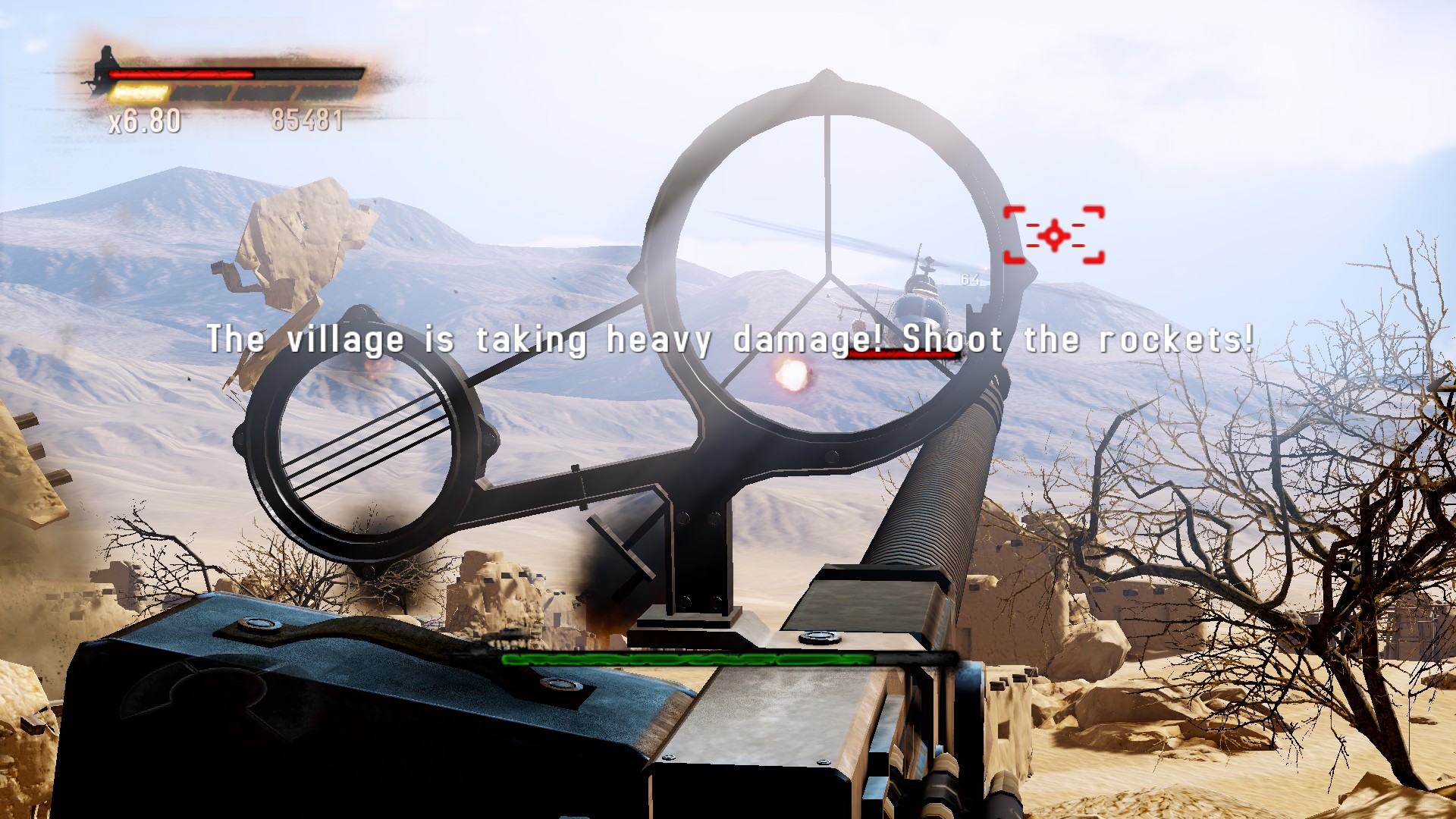
Task: Select the rifle weapon icon below the health bar
Action: (x=93, y=83)
